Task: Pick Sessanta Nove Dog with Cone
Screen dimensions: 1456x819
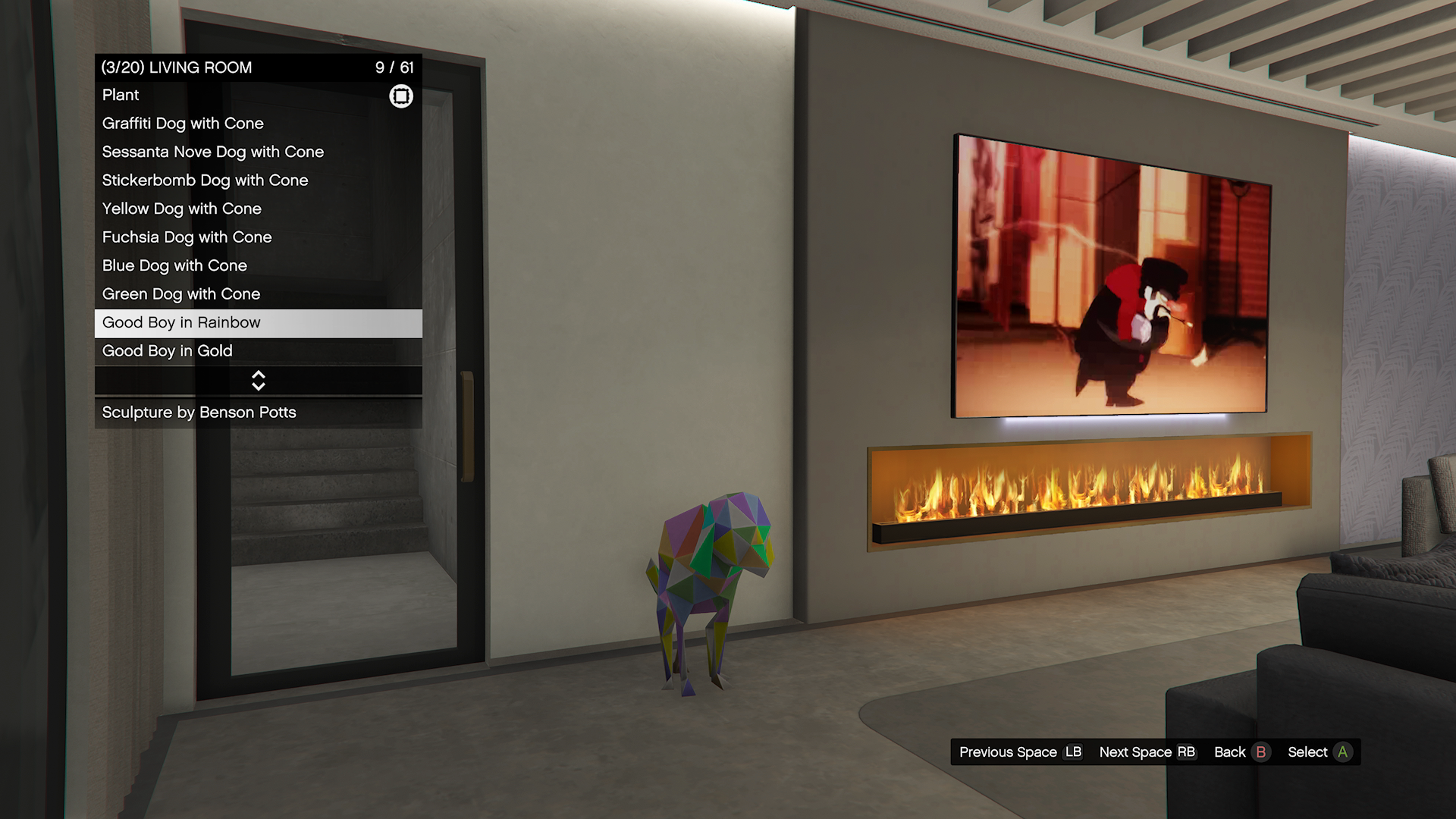Action: tap(258, 152)
